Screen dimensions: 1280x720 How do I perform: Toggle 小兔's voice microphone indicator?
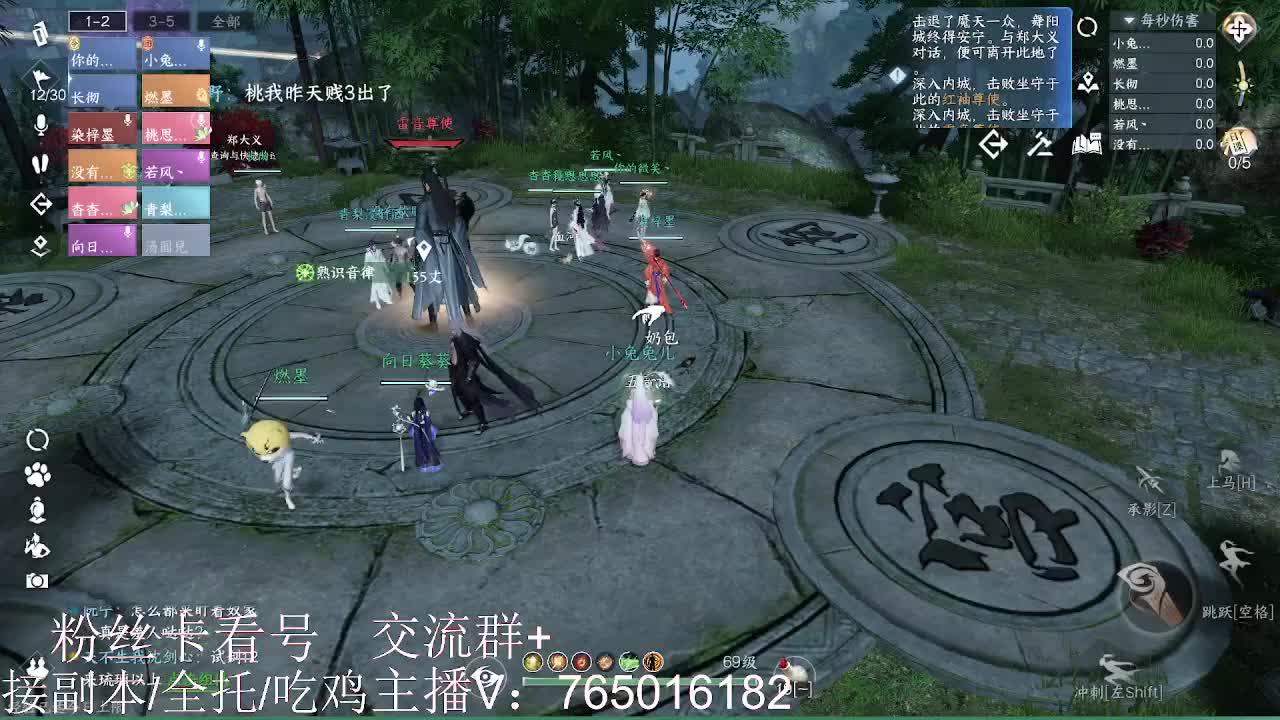click(x=201, y=45)
